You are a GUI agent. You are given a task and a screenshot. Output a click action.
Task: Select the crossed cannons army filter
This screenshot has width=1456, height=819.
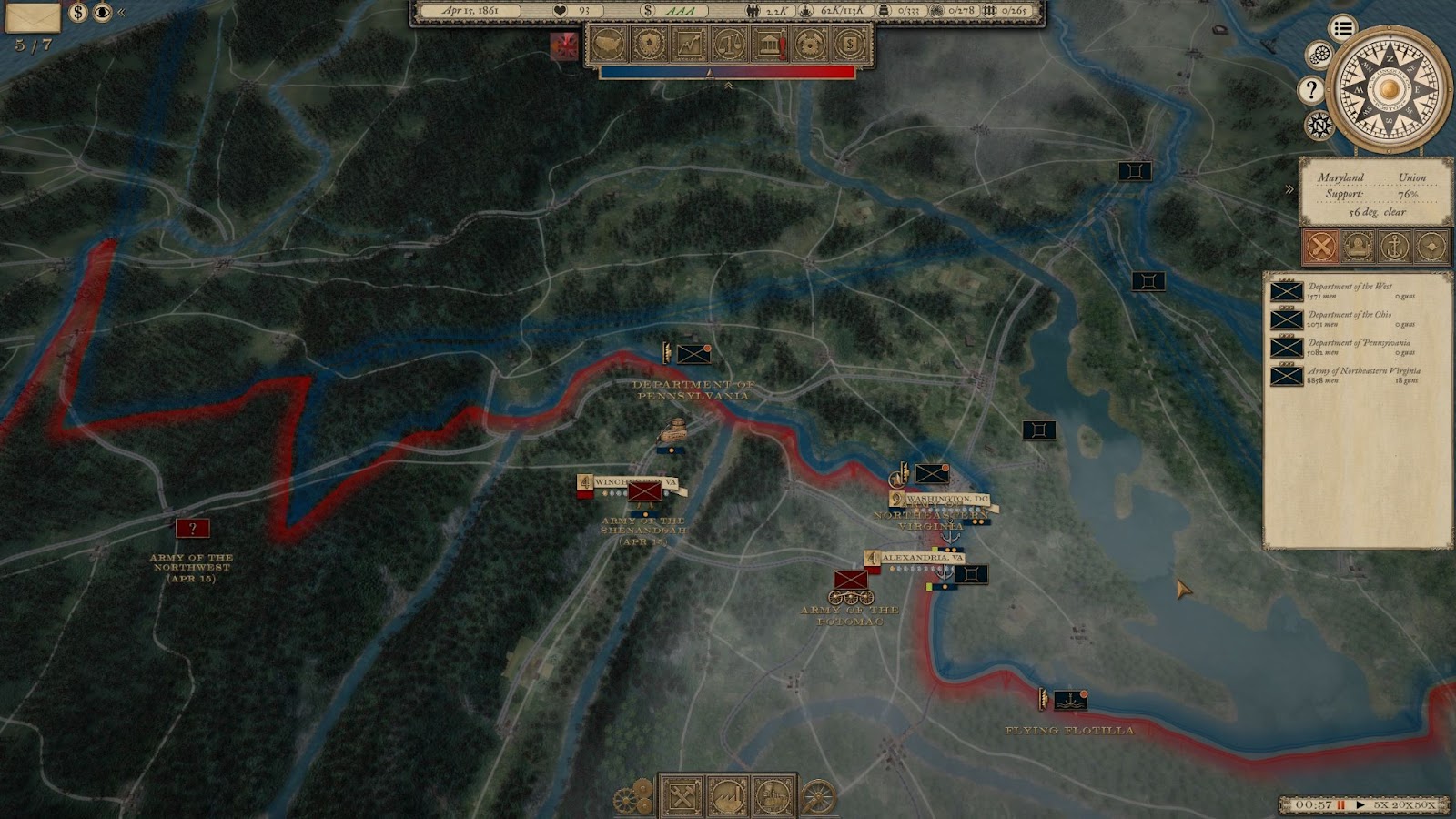click(1320, 246)
